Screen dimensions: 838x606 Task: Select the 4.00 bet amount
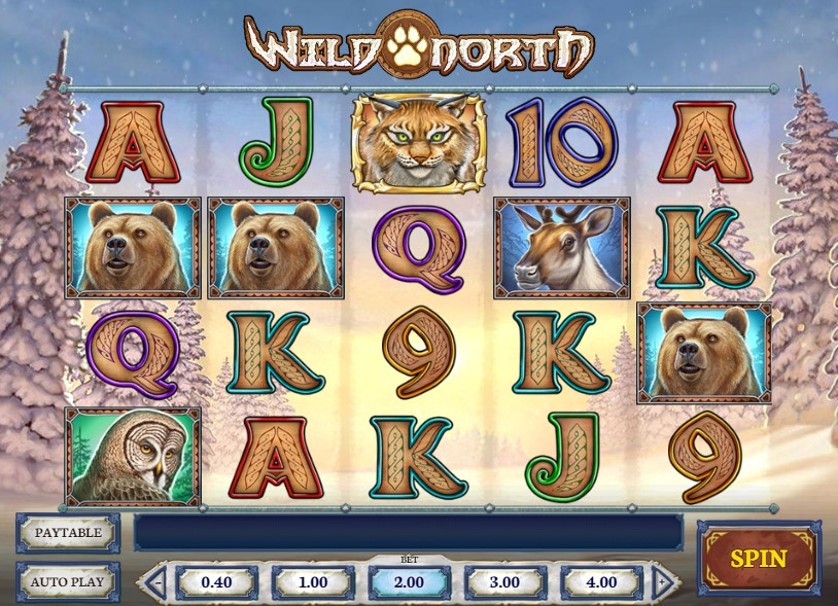click(x=601, y=582)
